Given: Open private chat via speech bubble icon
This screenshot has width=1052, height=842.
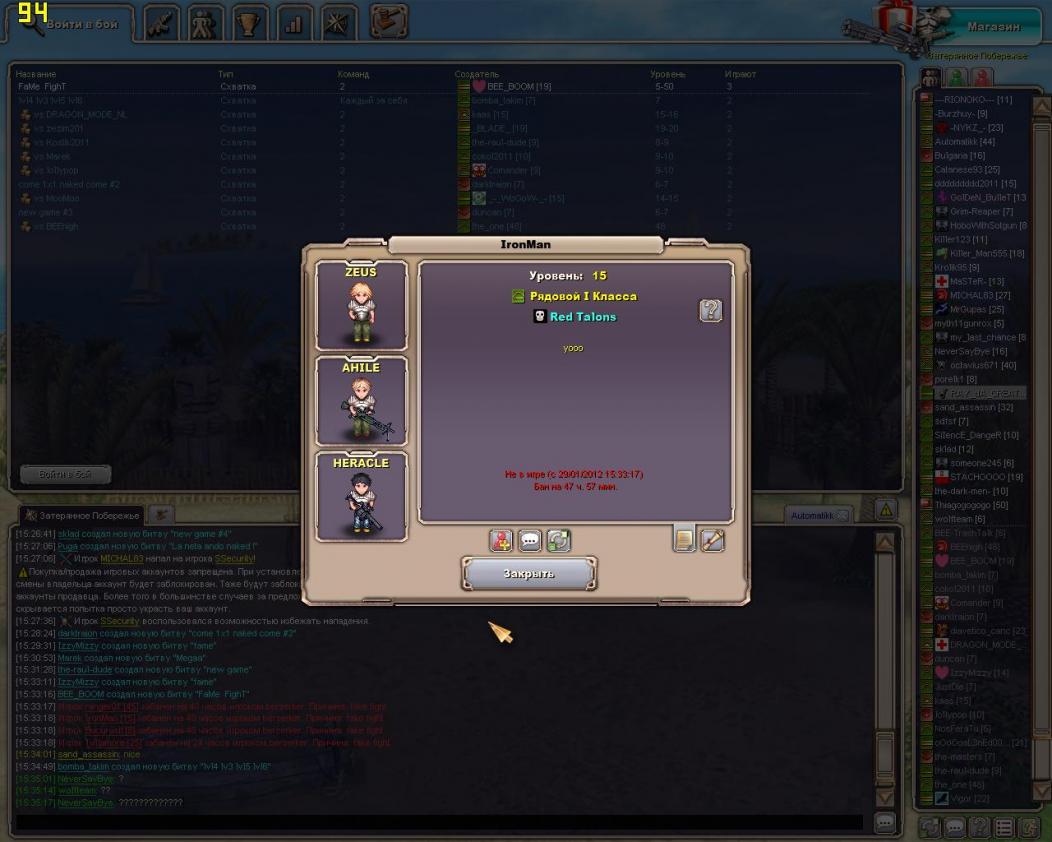Looking at the screenshot, I should [x=530, y=541].
